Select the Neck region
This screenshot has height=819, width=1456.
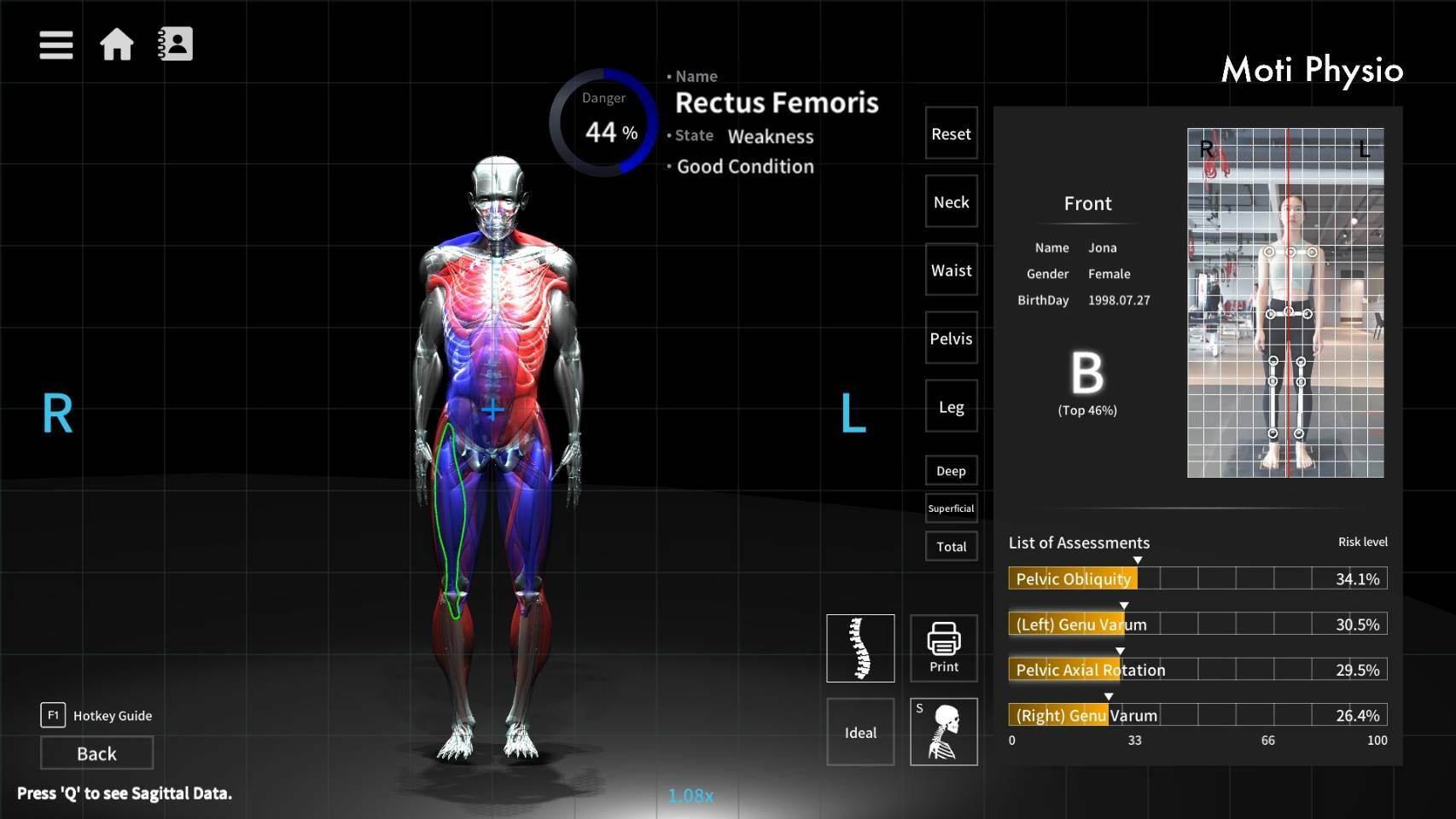tap(950, 202)
